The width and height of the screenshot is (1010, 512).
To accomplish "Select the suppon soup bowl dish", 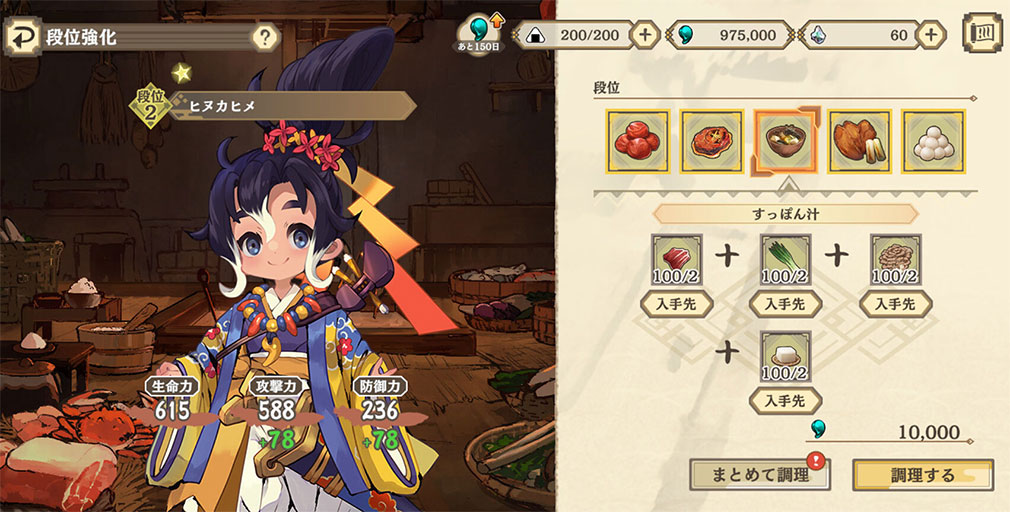I will tap(785, 142).
